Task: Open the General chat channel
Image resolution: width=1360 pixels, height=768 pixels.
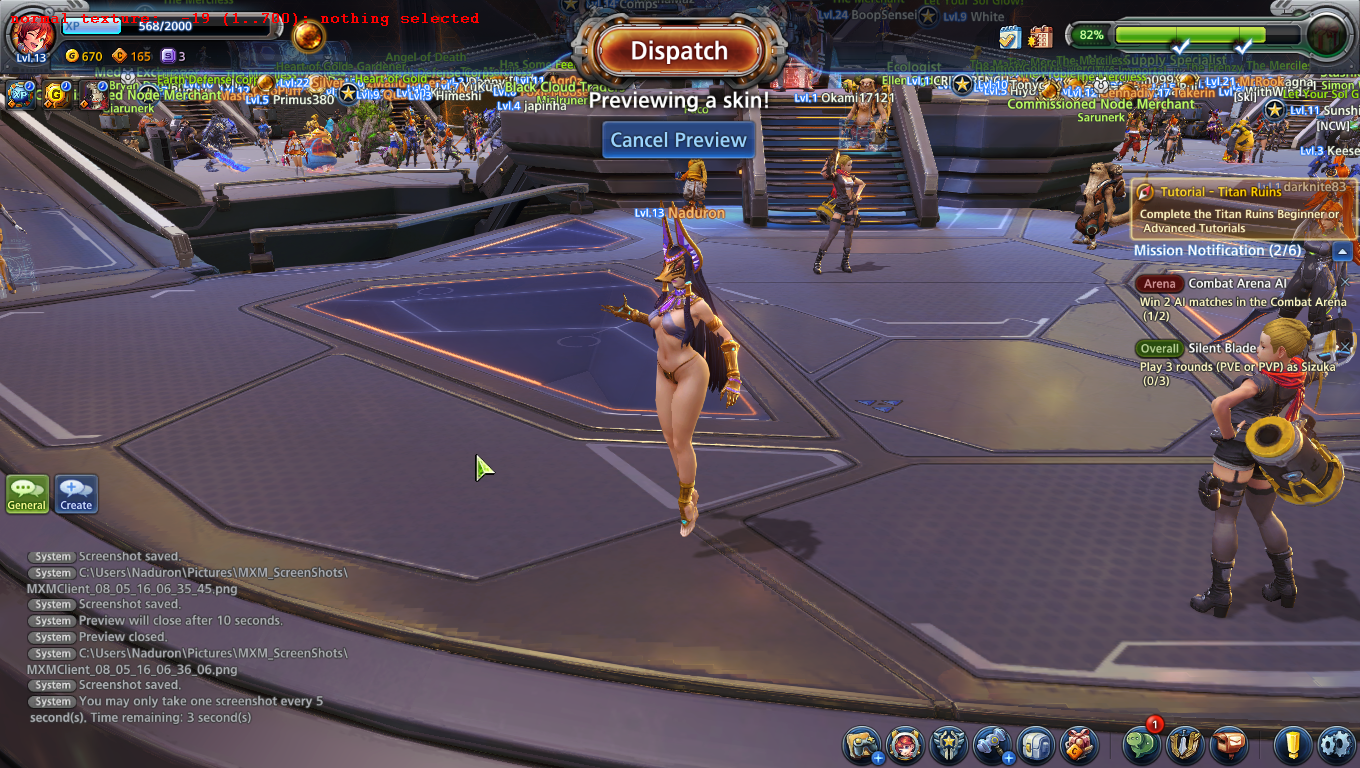Action: click(x=27, y=493)
